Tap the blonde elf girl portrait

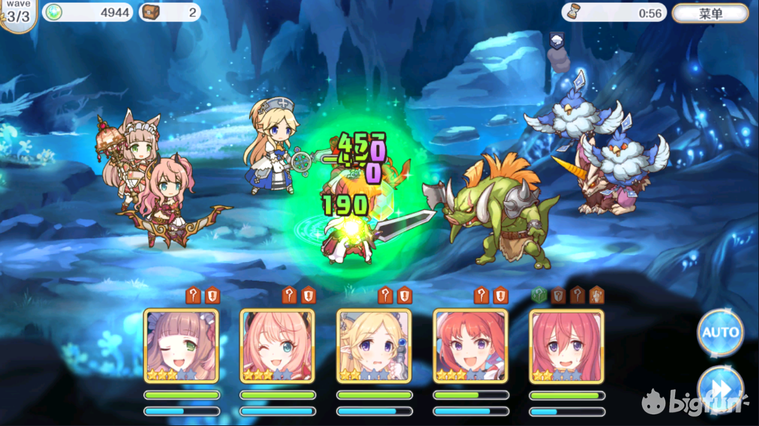click(373, 346)
